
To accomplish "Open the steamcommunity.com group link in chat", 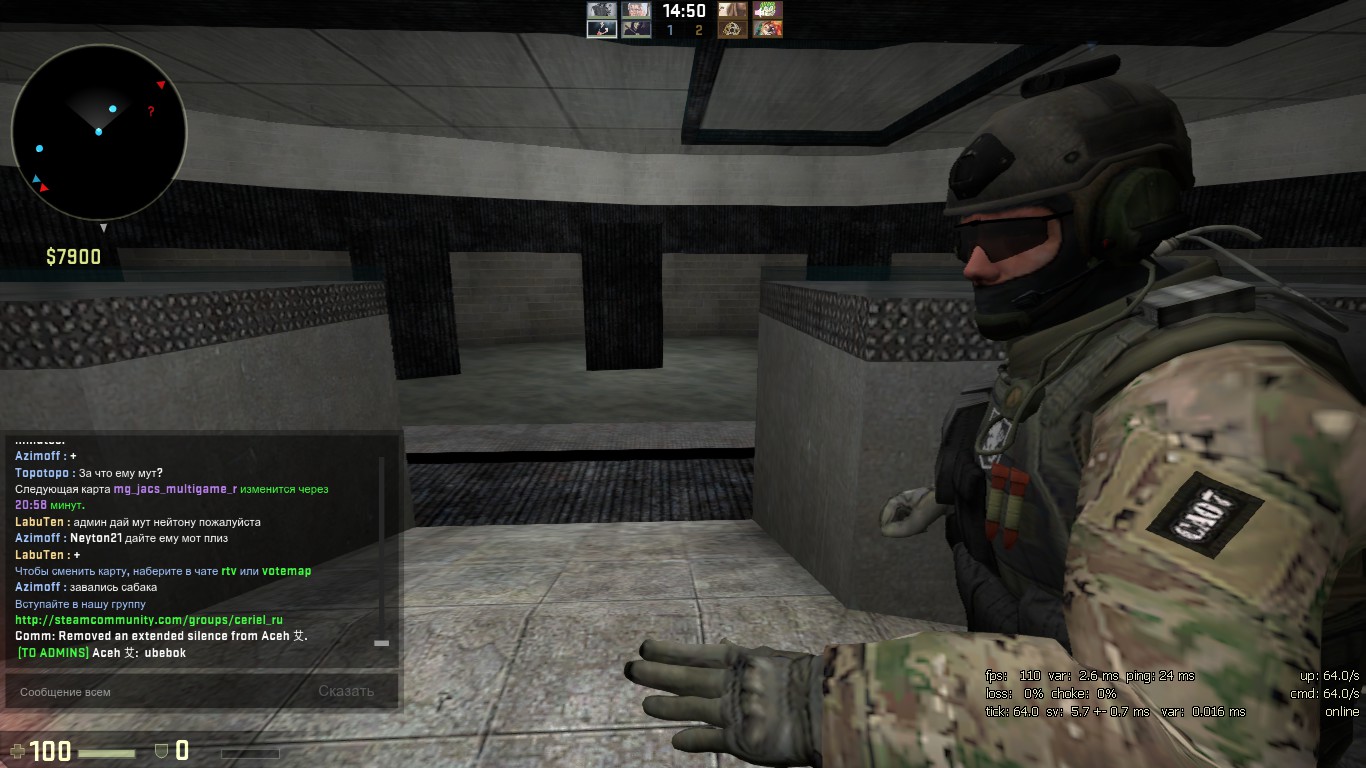I will (x=148, y=620).
